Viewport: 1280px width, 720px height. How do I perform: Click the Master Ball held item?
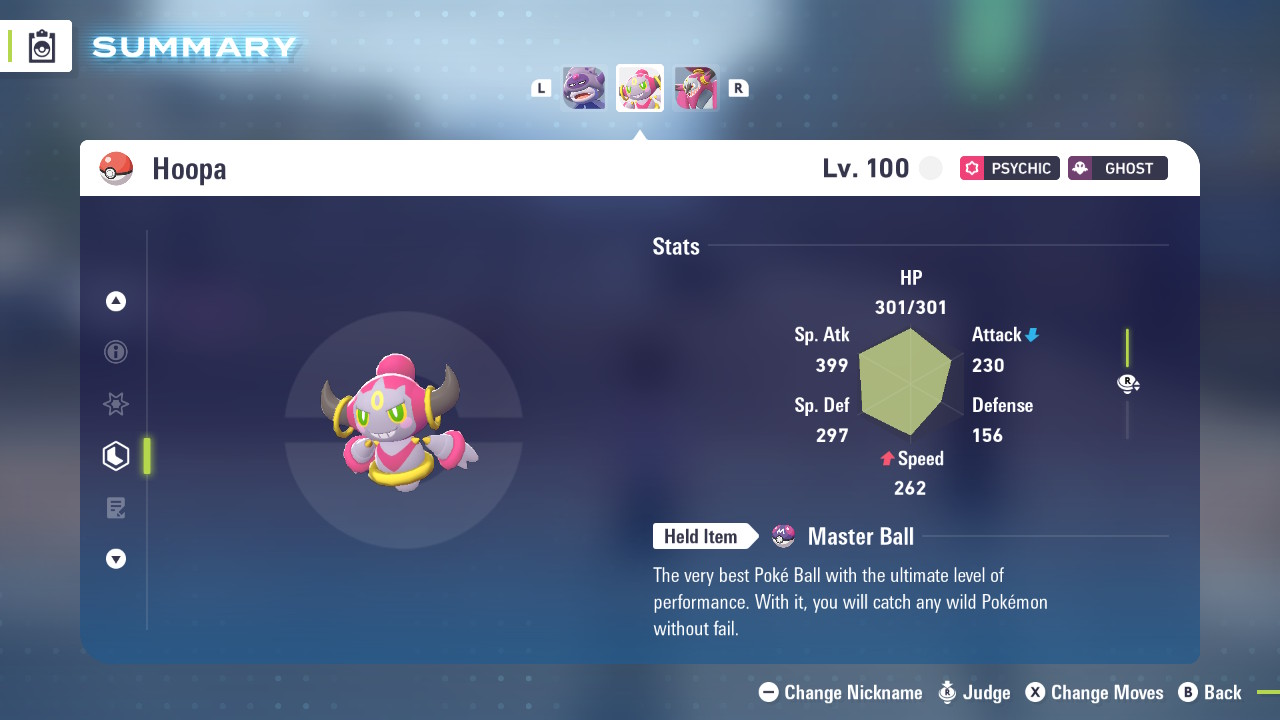[x=859, y=537]
